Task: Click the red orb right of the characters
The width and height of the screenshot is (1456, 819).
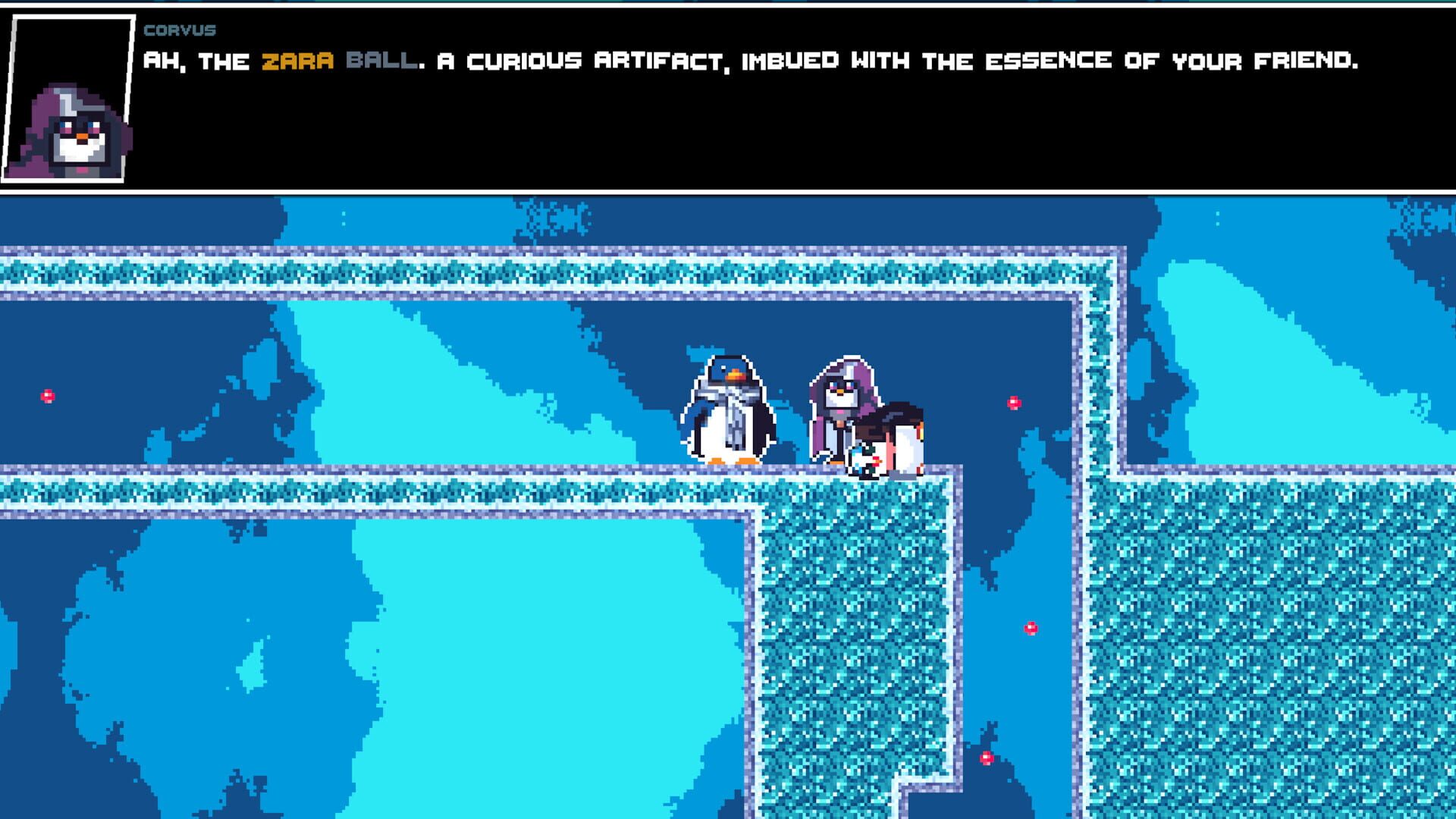Action: pyautogui.click(x=1015, y=402)
